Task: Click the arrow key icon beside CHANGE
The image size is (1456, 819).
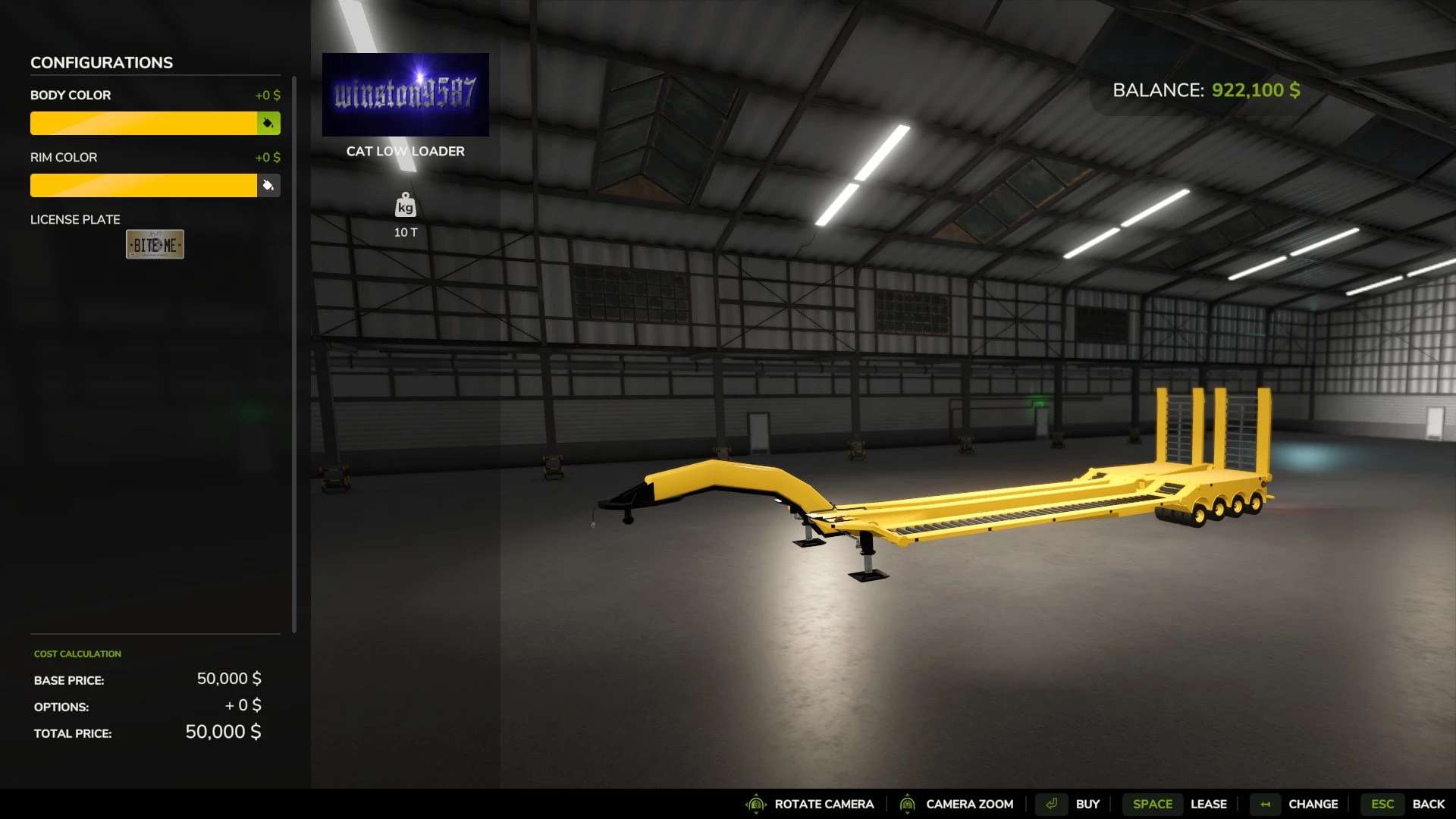Action: 1263,804
